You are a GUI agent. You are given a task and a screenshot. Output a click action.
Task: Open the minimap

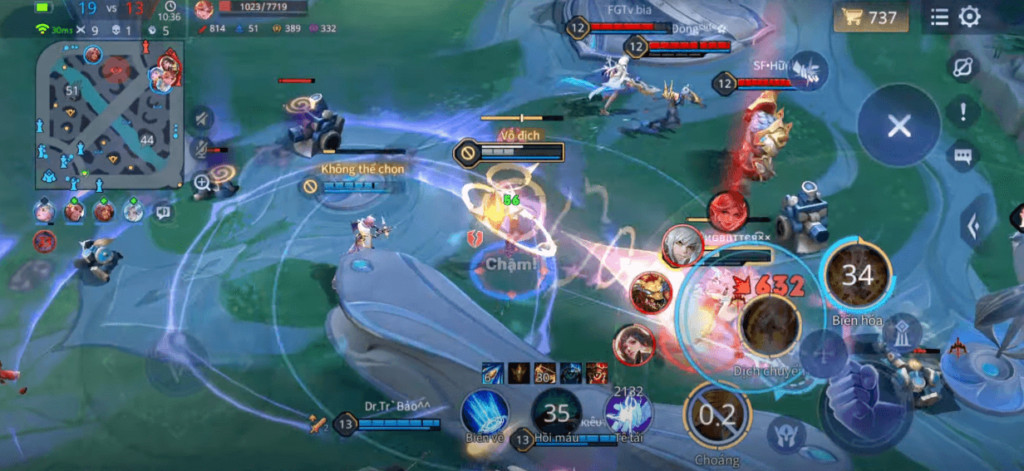coord(110,115)
